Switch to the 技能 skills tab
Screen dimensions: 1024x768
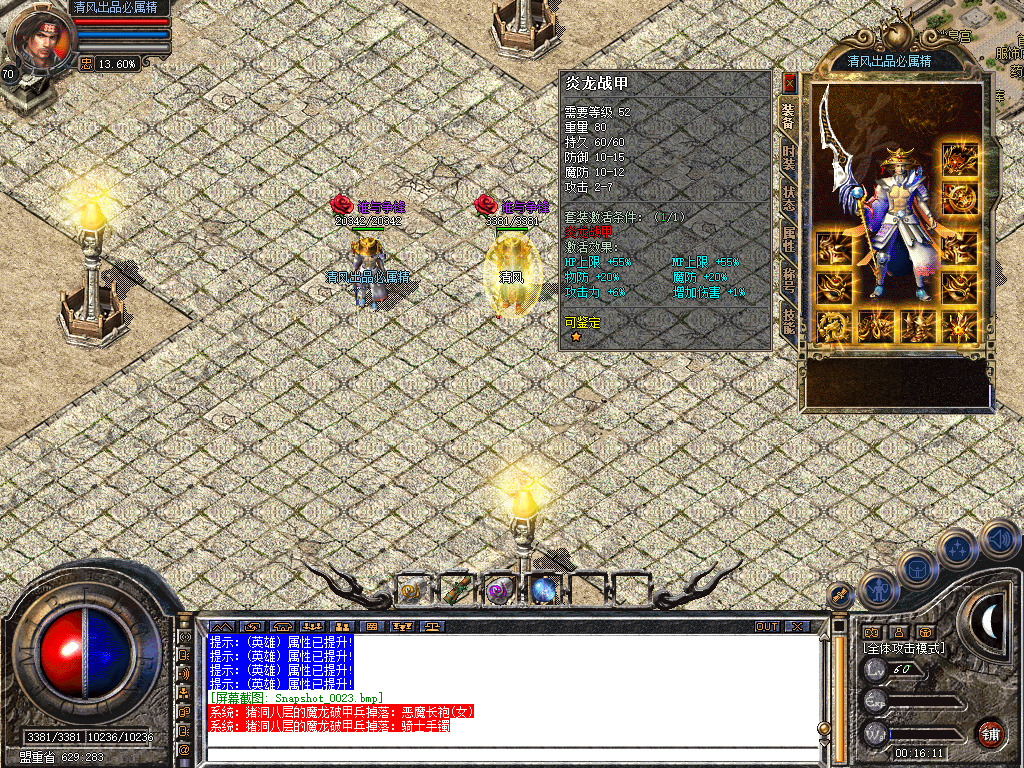(x=789, y=320)
